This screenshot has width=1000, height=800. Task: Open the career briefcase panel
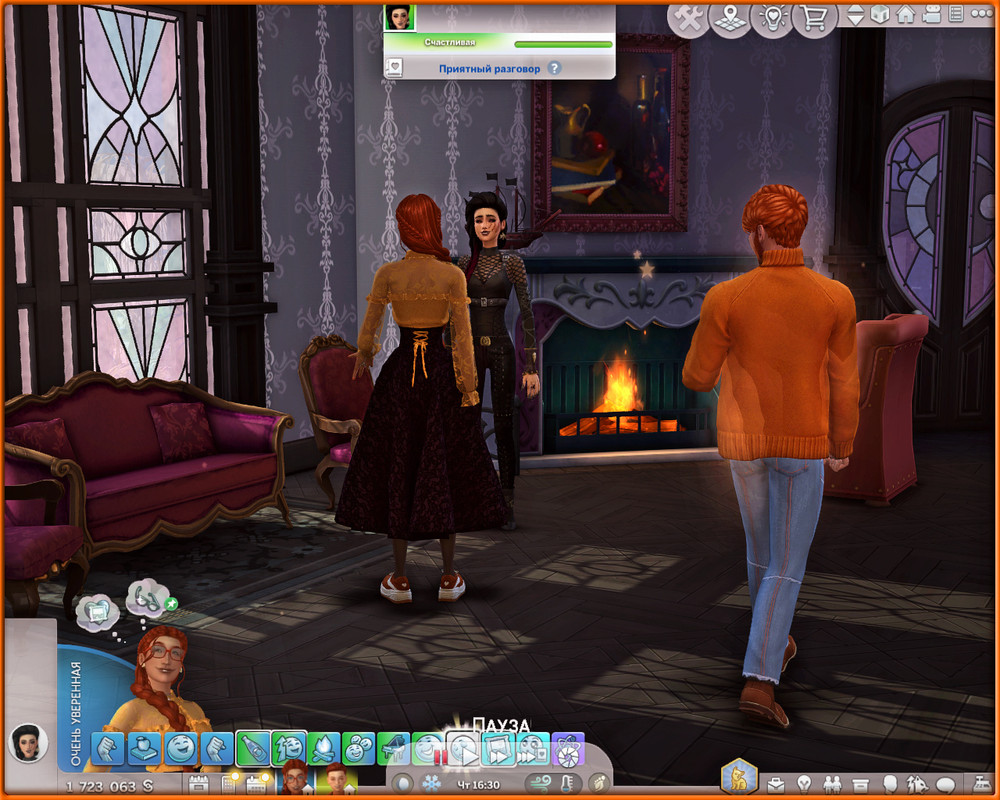coord(775,783)
